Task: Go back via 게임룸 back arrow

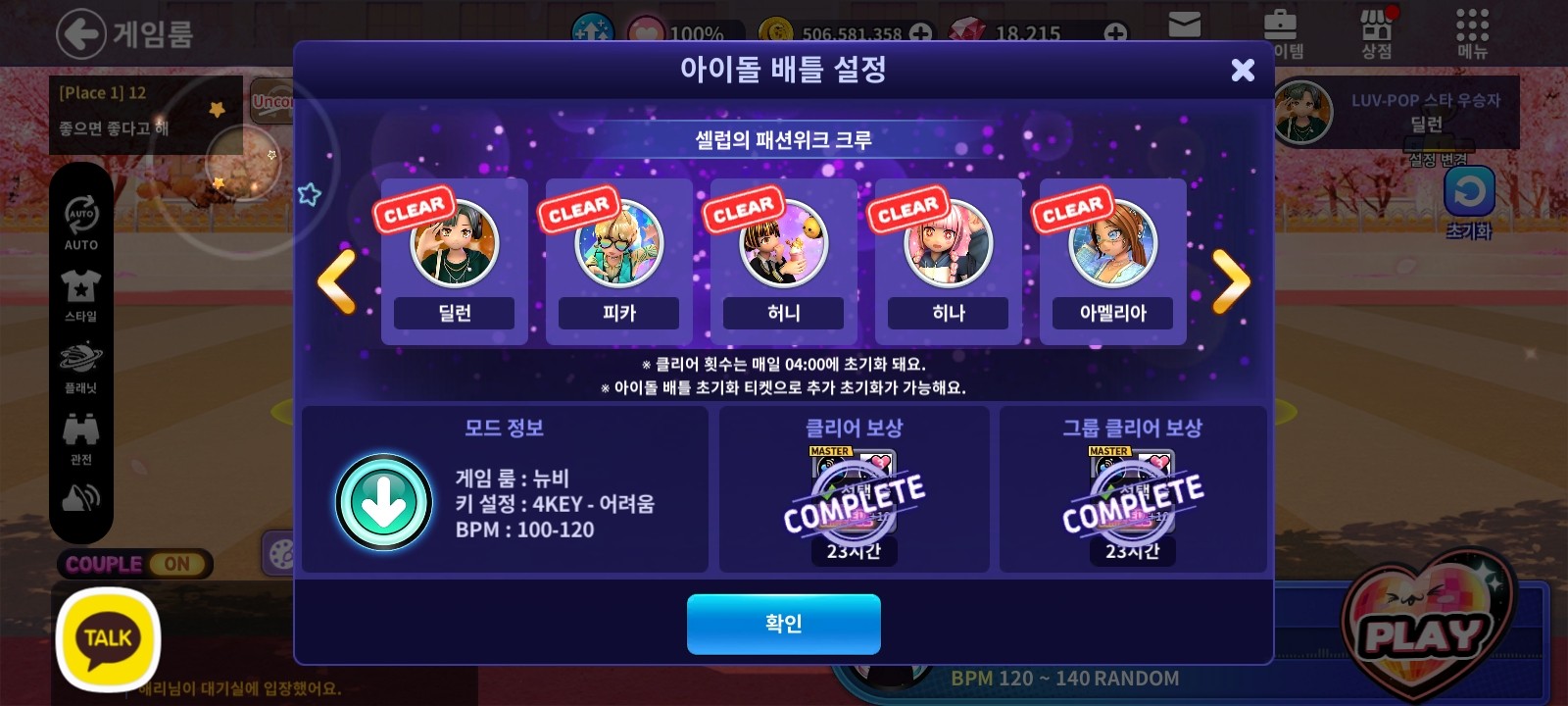Action: click(80, 34)
